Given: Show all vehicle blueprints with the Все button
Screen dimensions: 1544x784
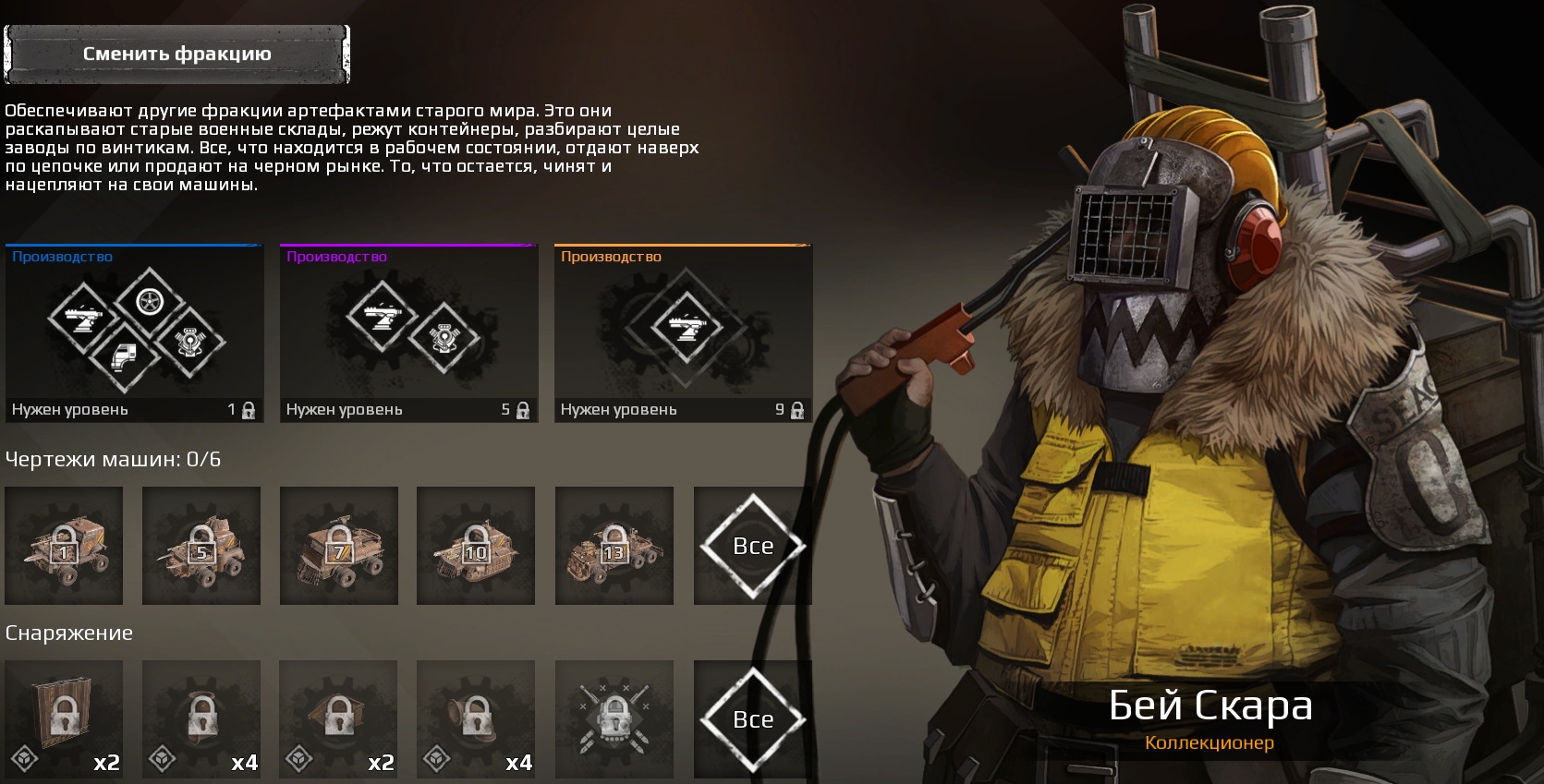Looking at the screenshot, I should coord(753,546).
